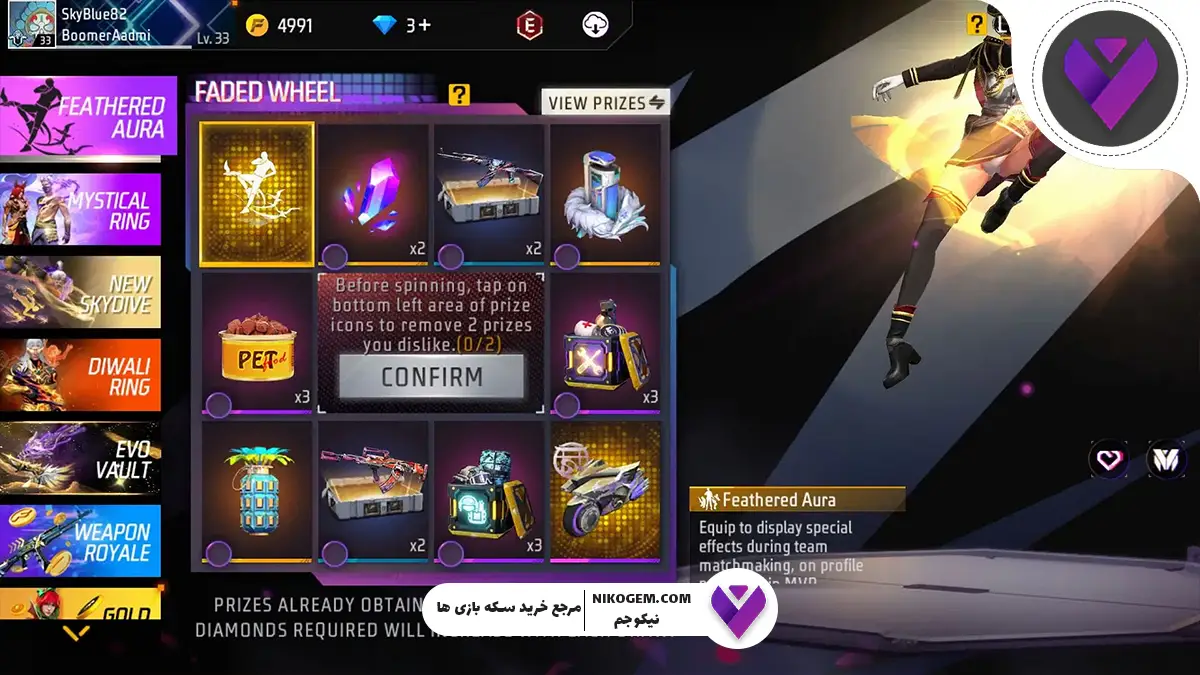Switch to the Feathered Aura event tab
The width and height of the screenshot is (1200, 675).
(x=88, y=118)
